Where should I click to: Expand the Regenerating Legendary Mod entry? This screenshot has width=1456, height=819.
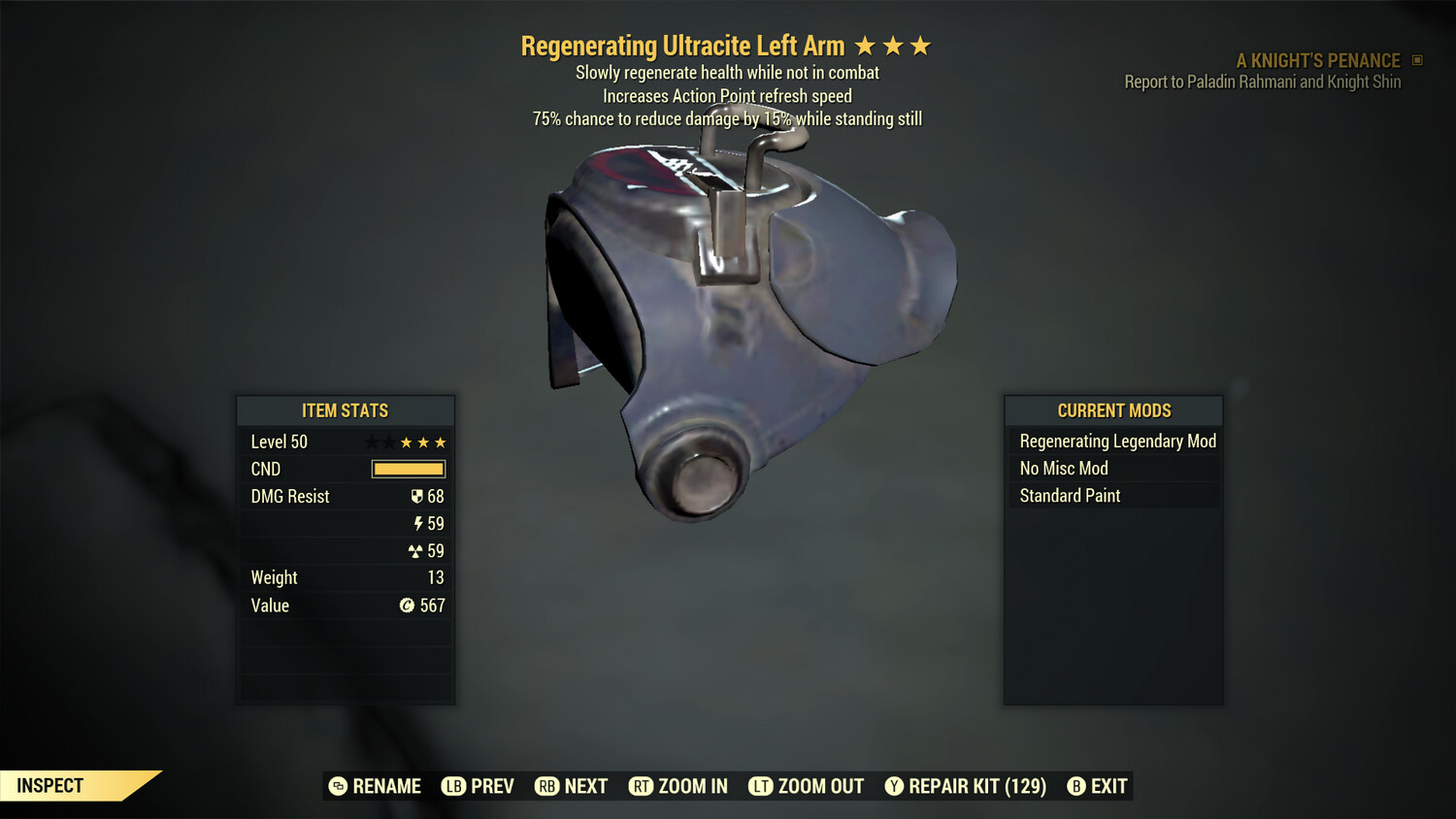1116,441
